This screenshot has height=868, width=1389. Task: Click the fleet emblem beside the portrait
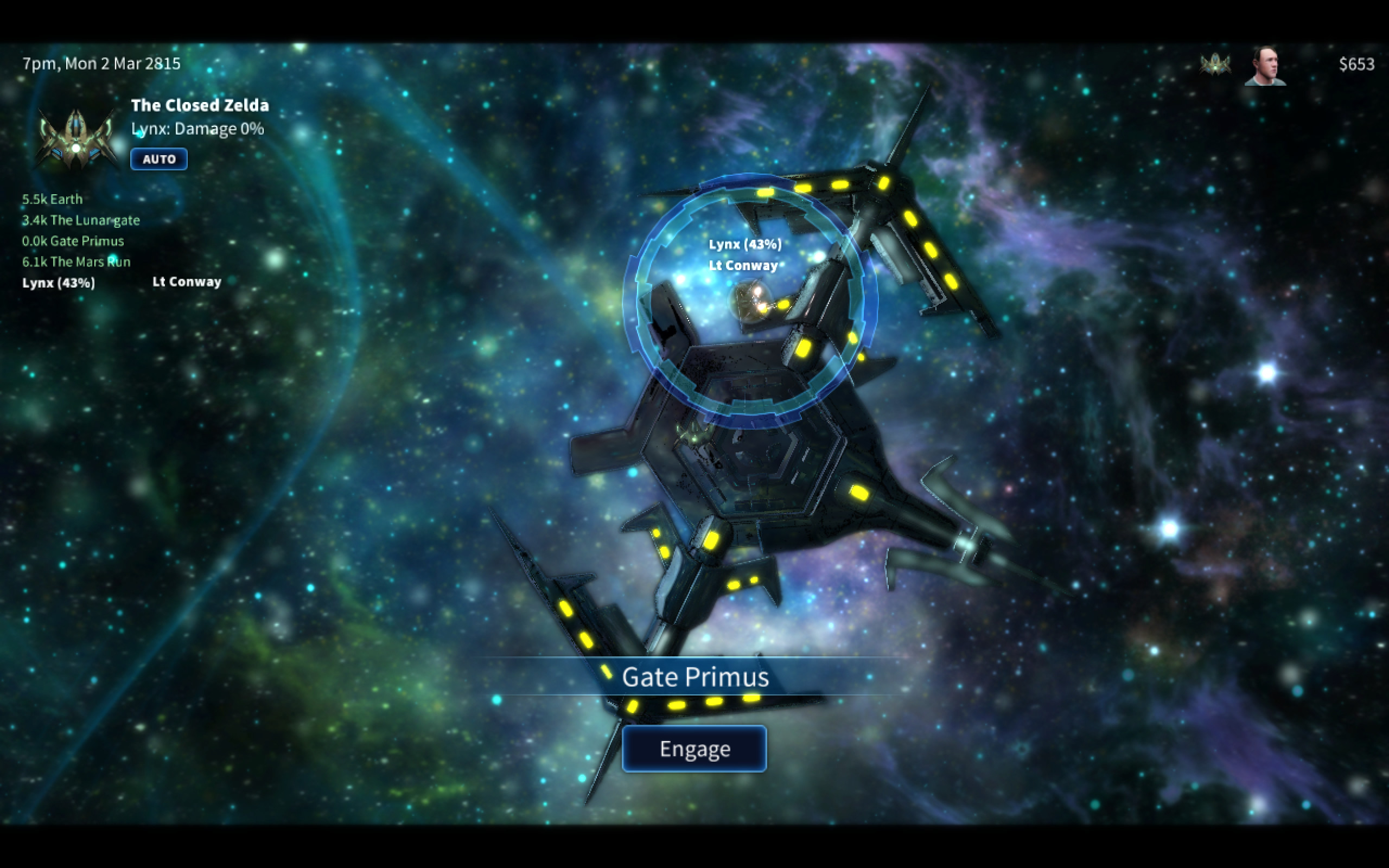click(1216, 65)
